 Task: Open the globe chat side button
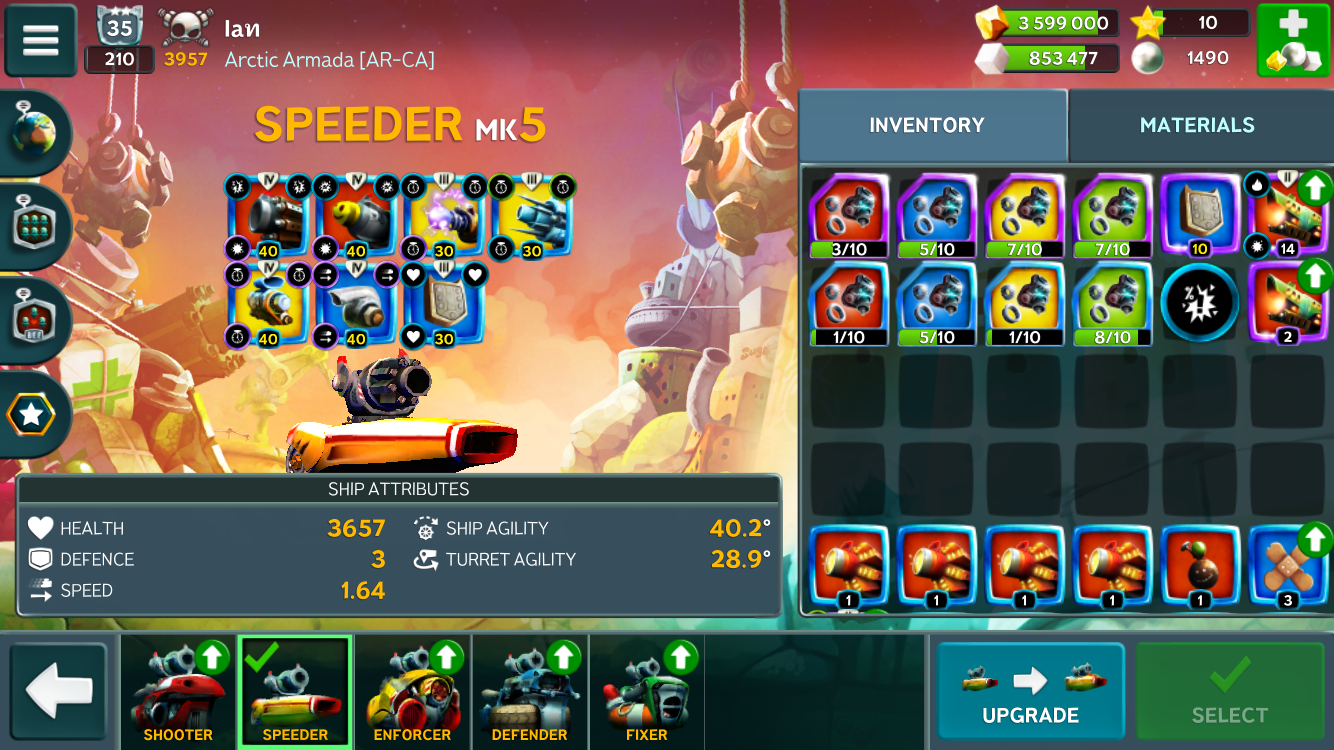[36, 132]
